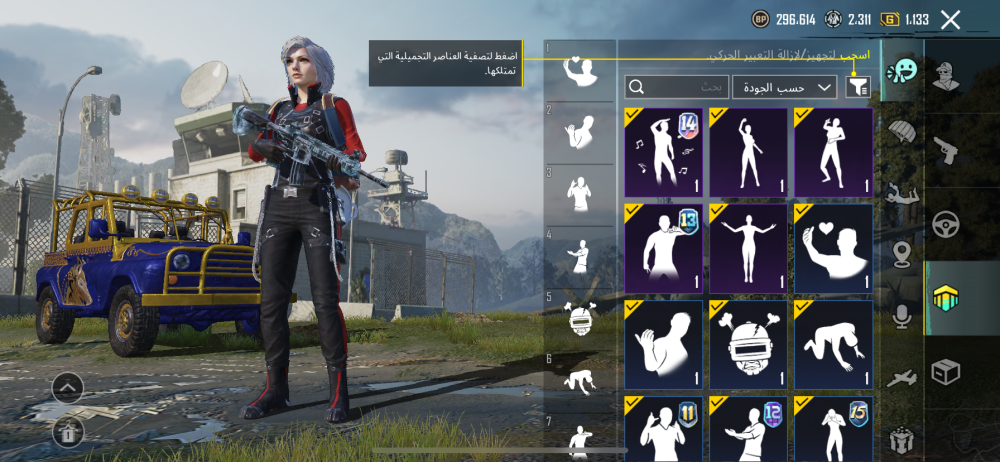Open the pistol weapon skins tab
Viewport: 1000px width, 462px height.
point(945,151)
